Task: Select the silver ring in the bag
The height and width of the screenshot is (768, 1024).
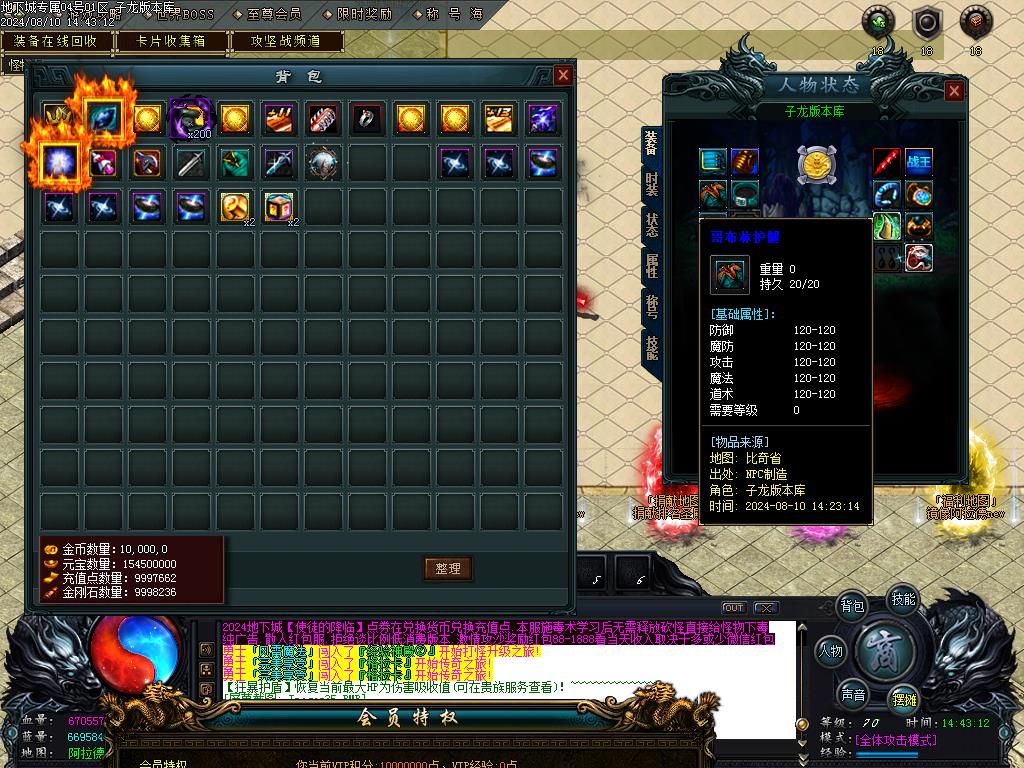Action: click(366, 119)
